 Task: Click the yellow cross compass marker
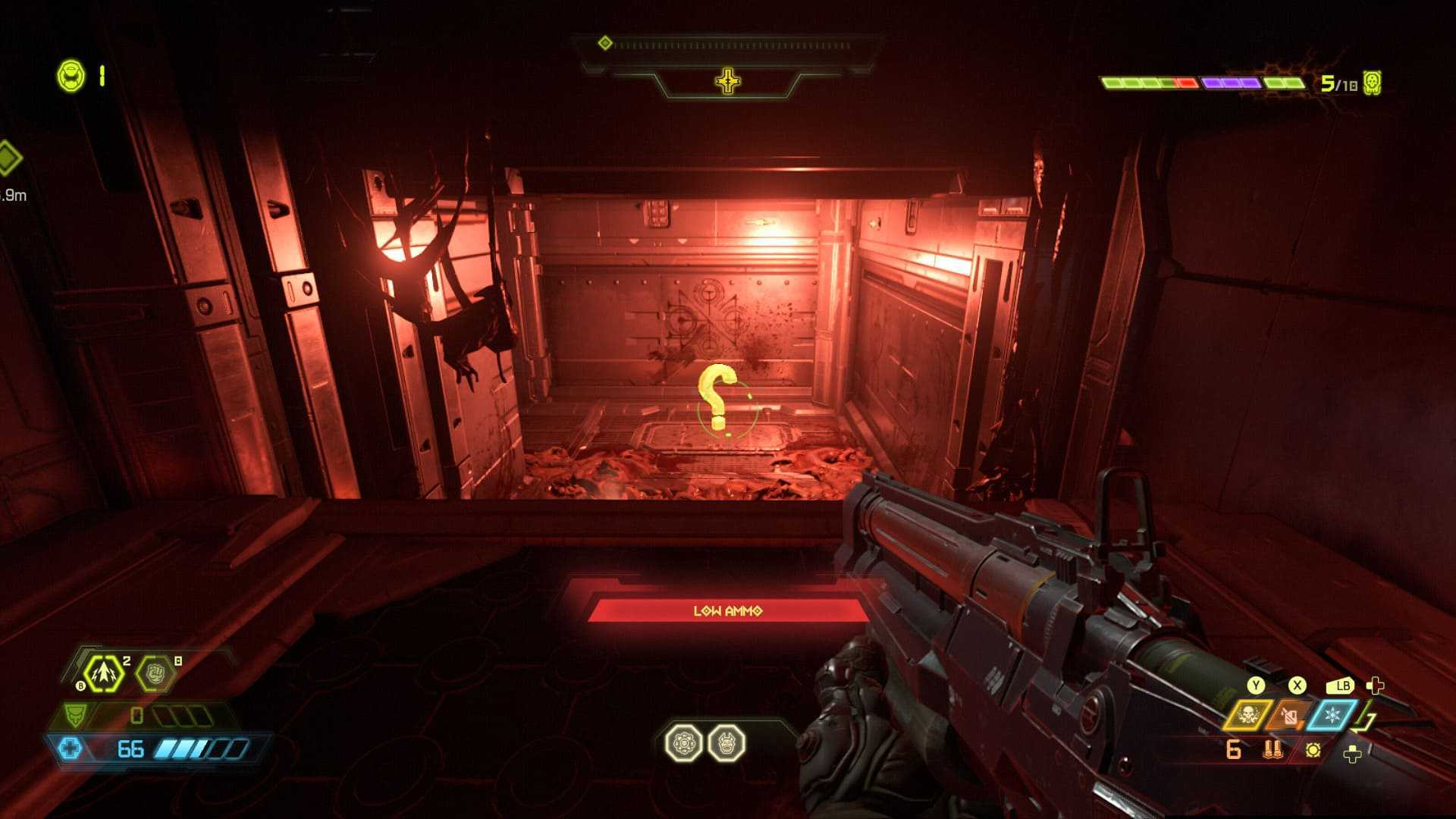tap(727, 81)
